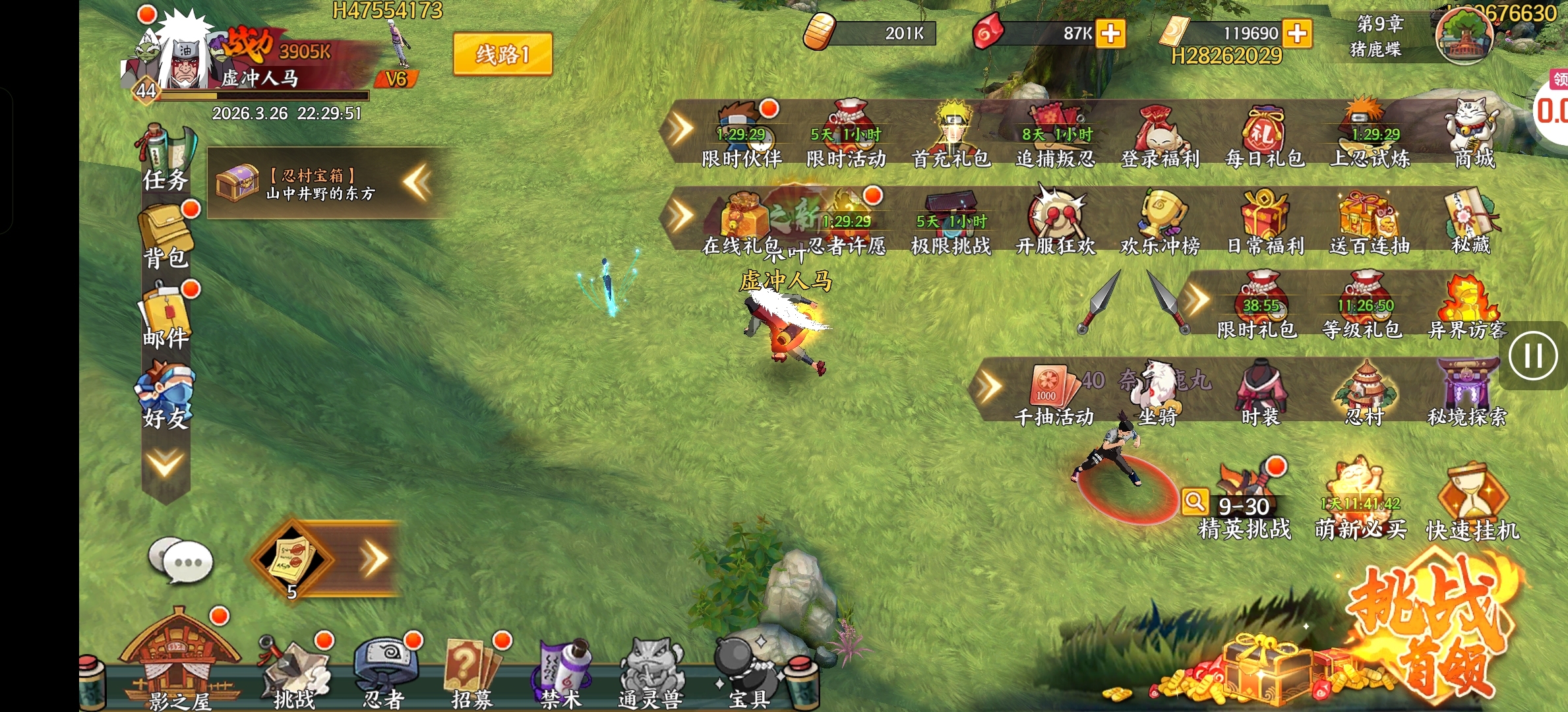Enter the 极限挑战 extreme challenge event
Screen dimensions: 1568x712
(x=950, y=223)
